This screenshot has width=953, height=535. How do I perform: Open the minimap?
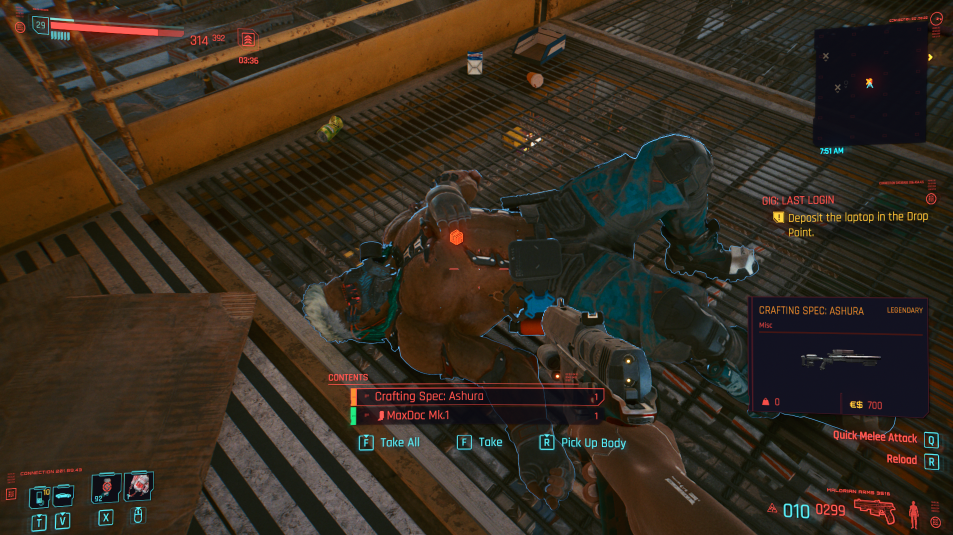pyautogui.click(x=869, y=85)
